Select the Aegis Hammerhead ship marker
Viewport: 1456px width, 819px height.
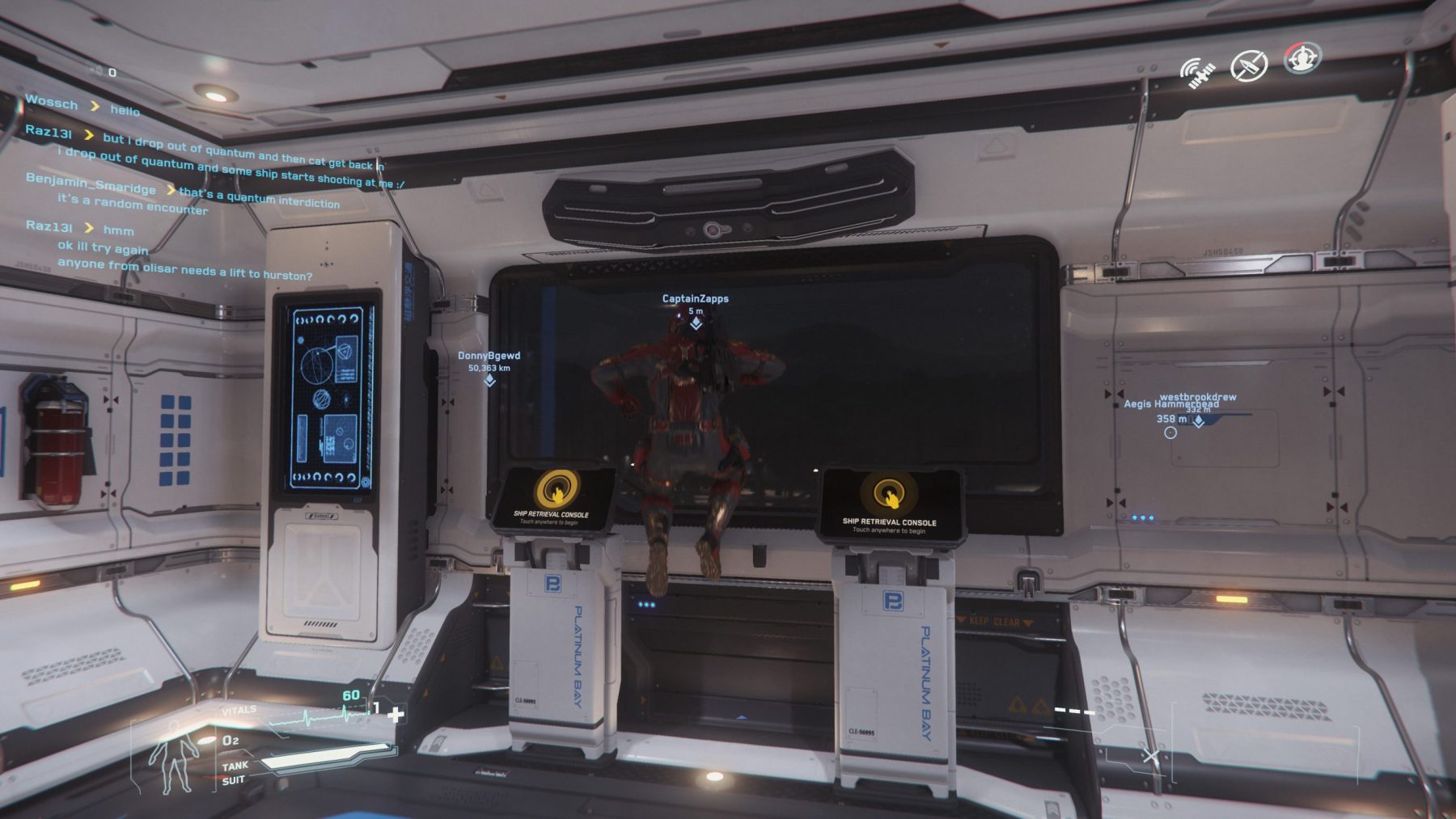1170,433
